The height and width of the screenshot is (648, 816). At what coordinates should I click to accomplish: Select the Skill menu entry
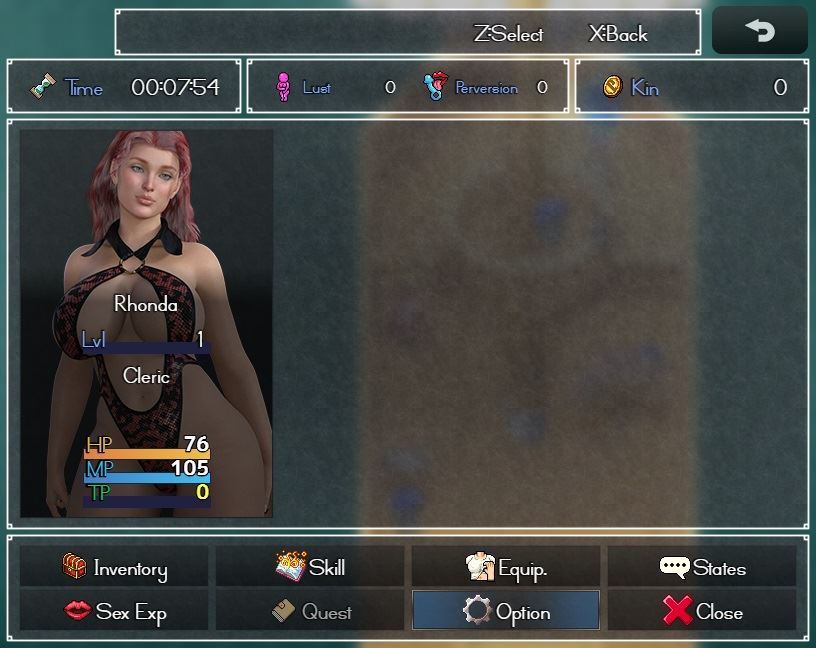coord(310,568)
